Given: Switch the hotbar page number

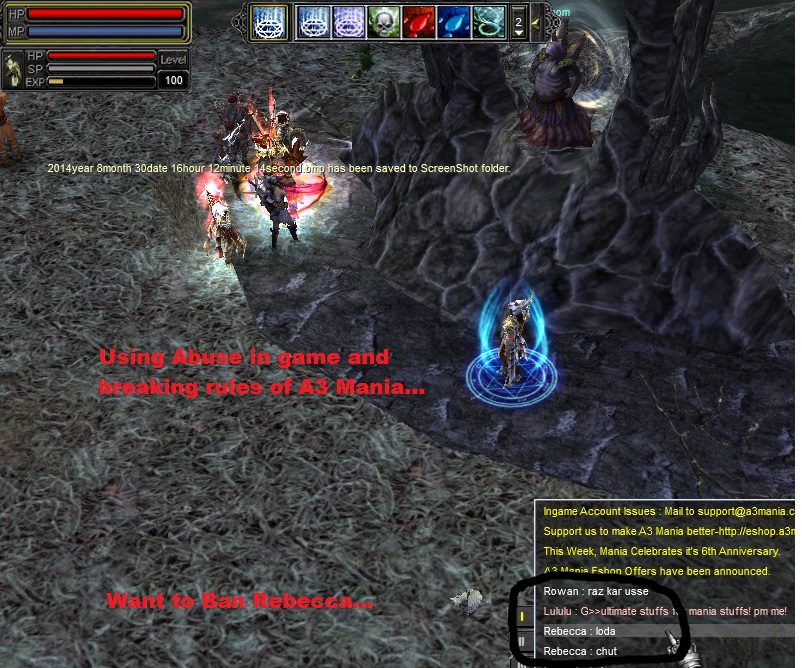Looking at the screenshot, I should click(x=518, y=20).
